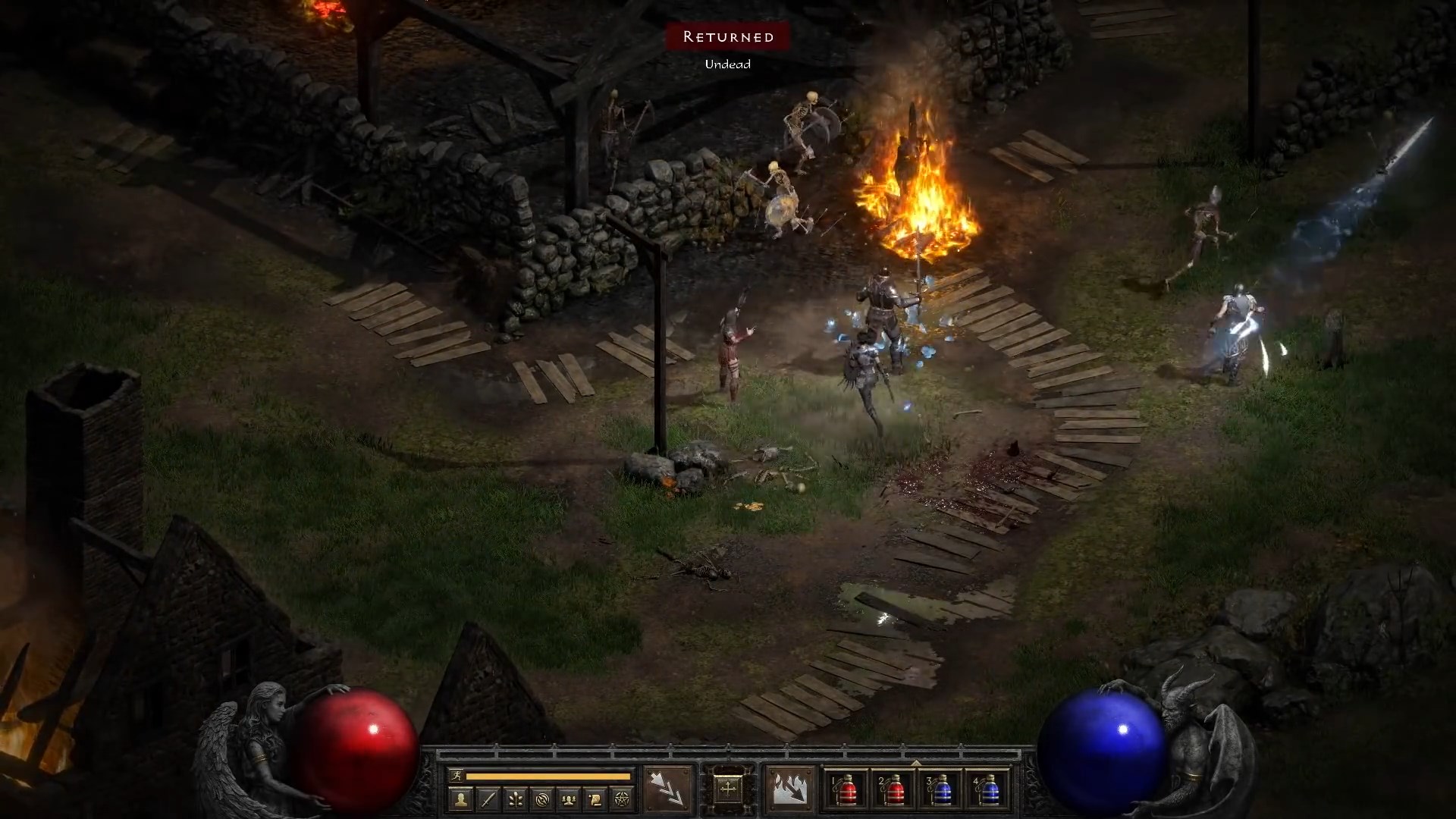Open the skill tree leaf icon
Screen dimensions: 1456x819
coord(516,800)
